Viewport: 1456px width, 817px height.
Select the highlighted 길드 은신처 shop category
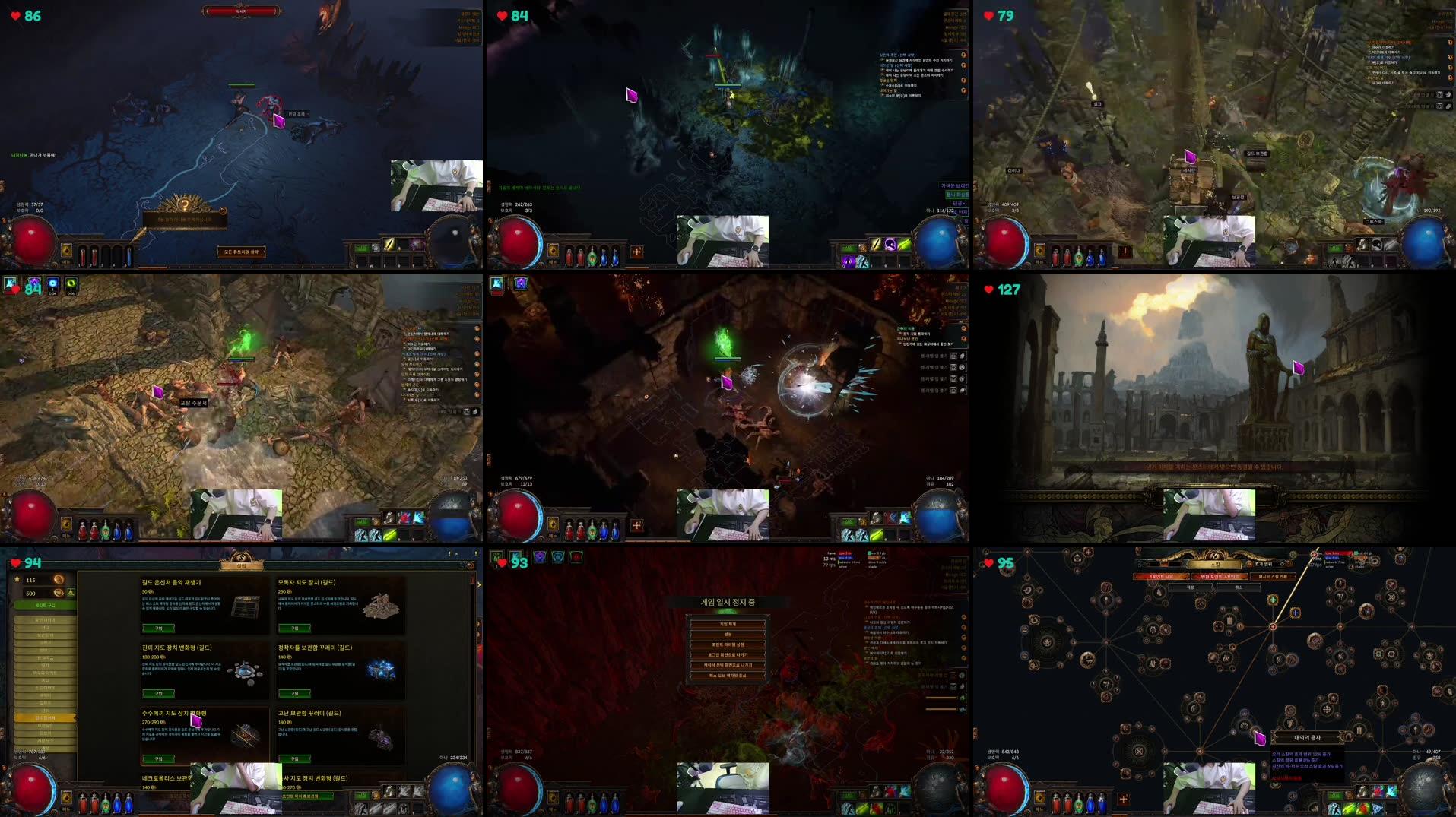click(44, 717)
